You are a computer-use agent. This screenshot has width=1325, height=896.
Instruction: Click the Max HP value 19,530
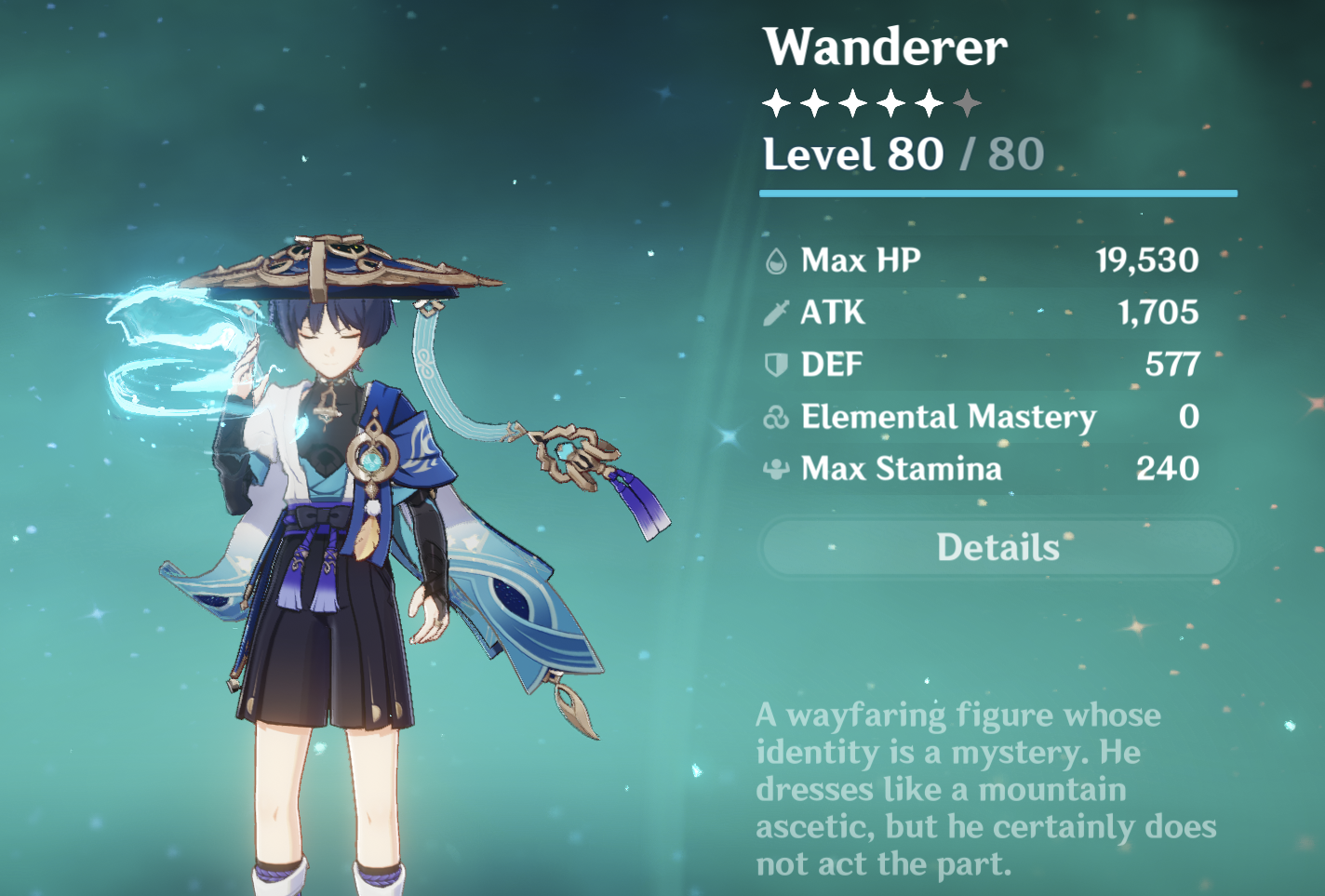tap(1149, 260)
